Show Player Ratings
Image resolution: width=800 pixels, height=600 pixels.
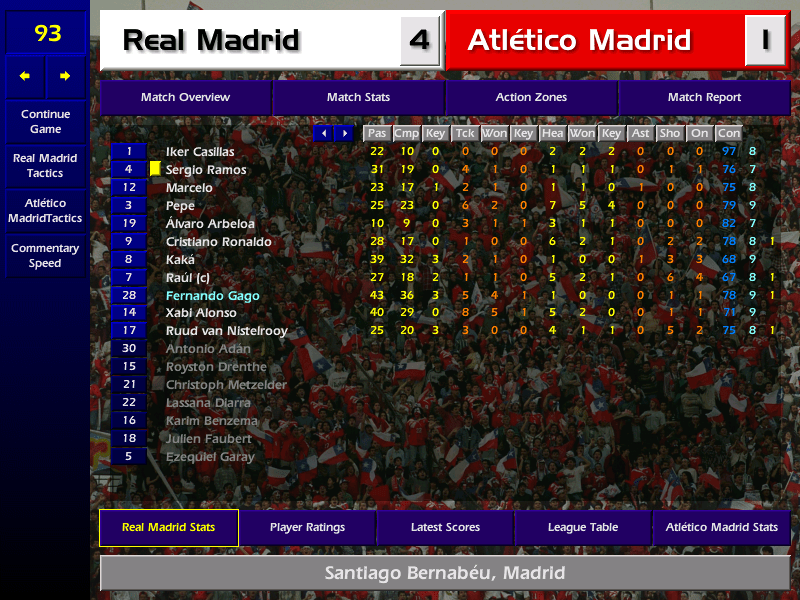[307, 527]
